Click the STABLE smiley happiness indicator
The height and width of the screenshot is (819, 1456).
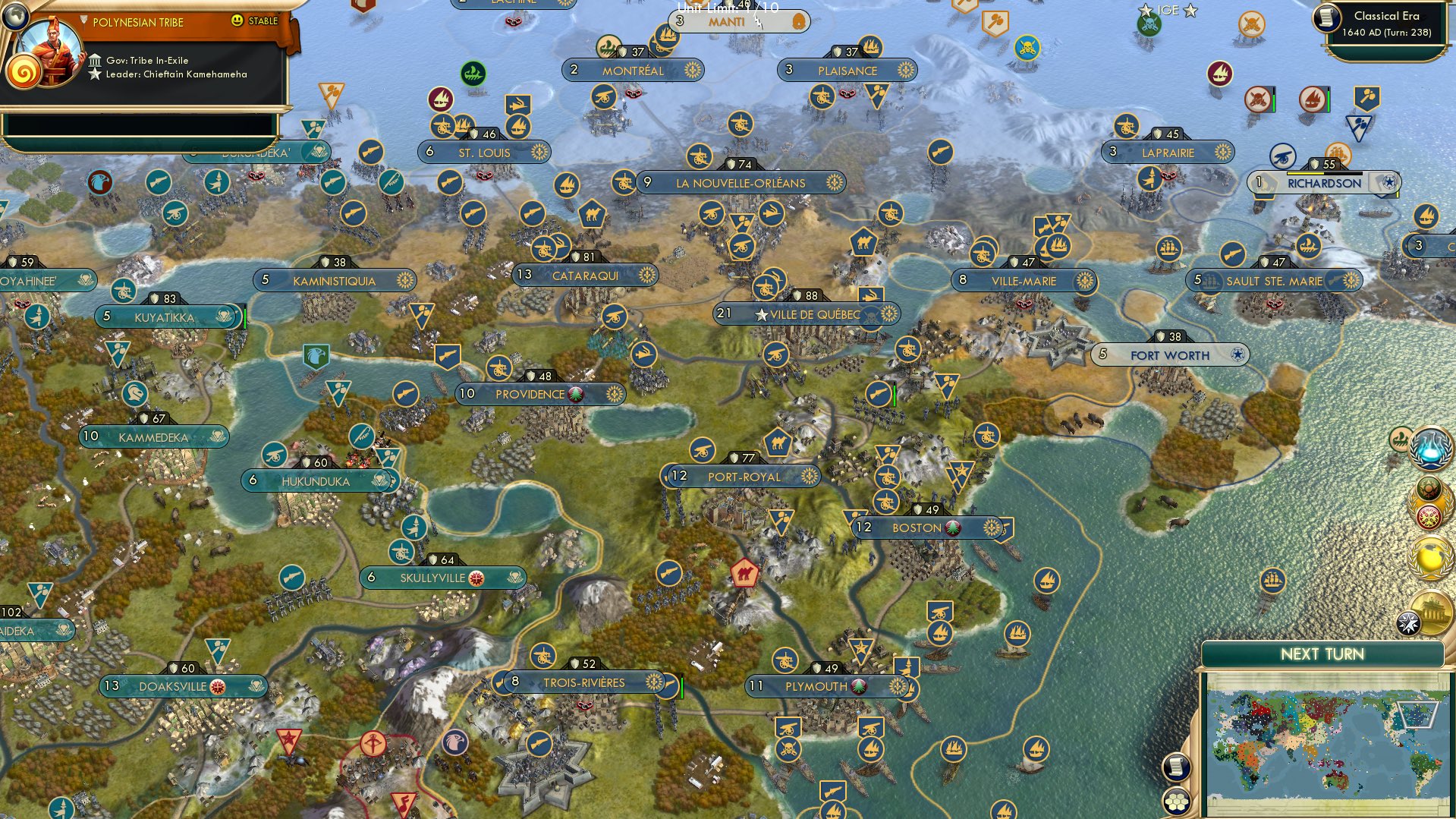pyautogui.click(x=237, y=22)
